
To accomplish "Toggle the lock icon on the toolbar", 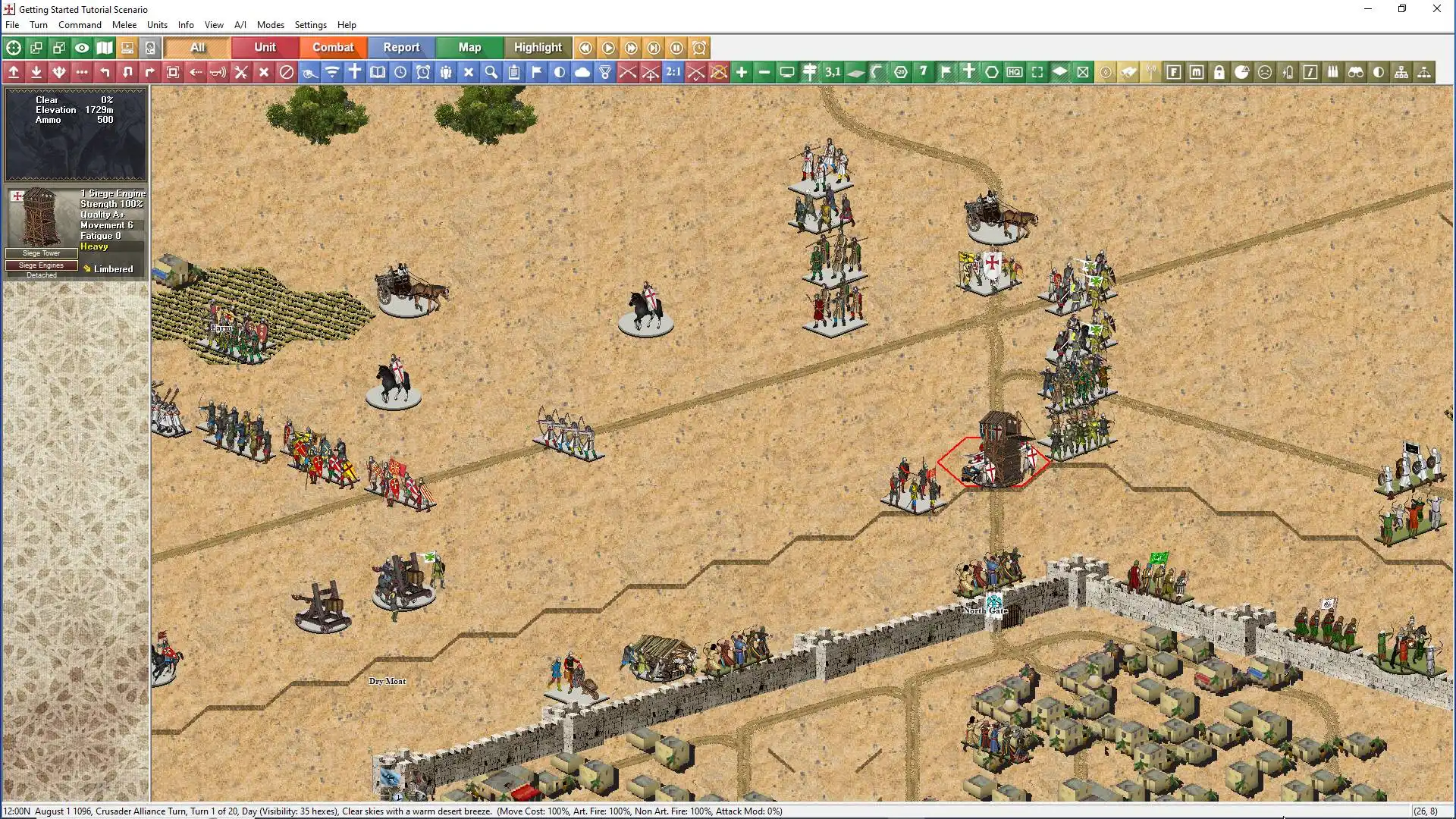I will click(x=1219, y=72).
